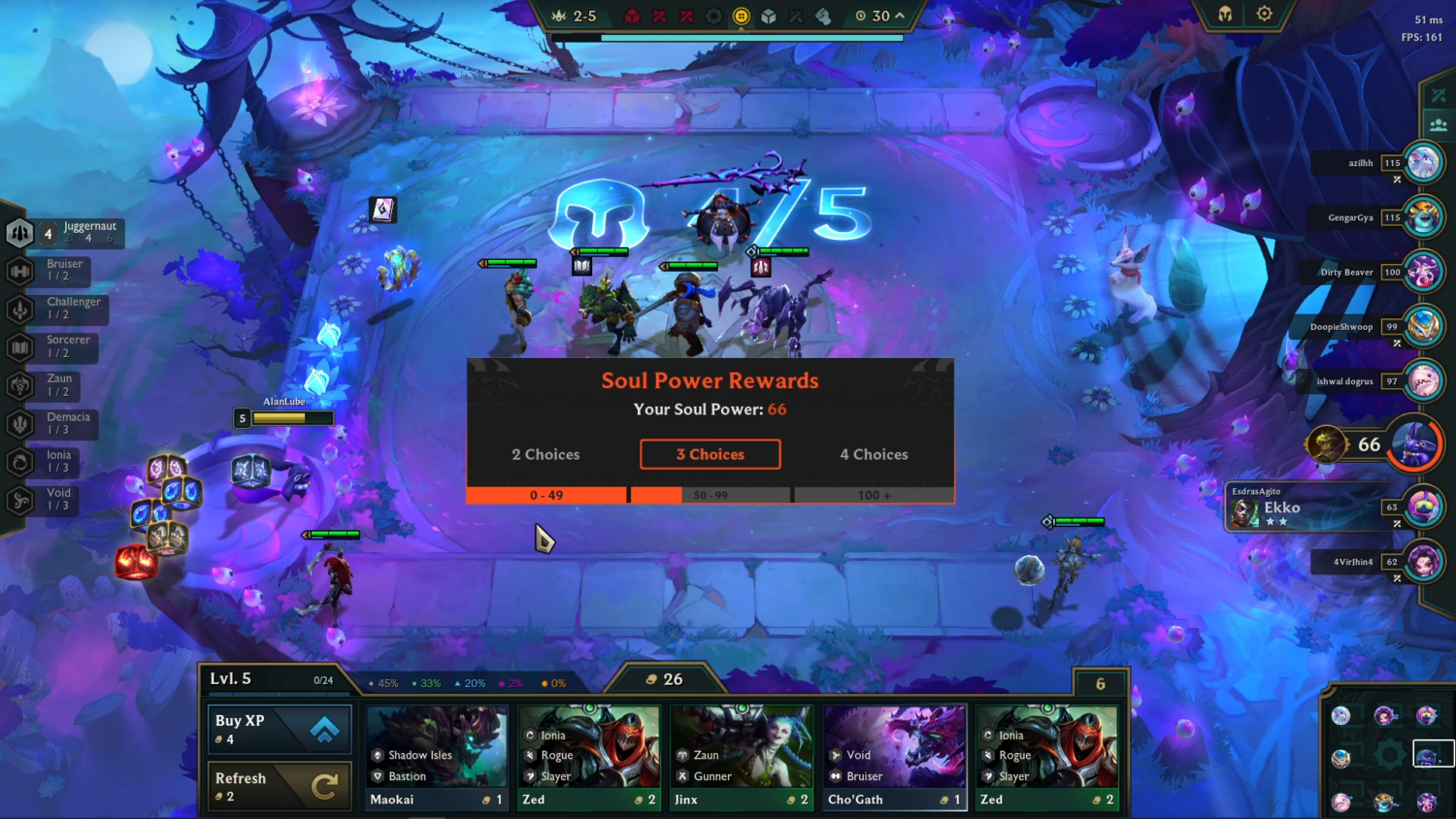Click the Void trait icon in the sidebar
The height and width of the screenshot is (819, 1456).
[19, 497]
